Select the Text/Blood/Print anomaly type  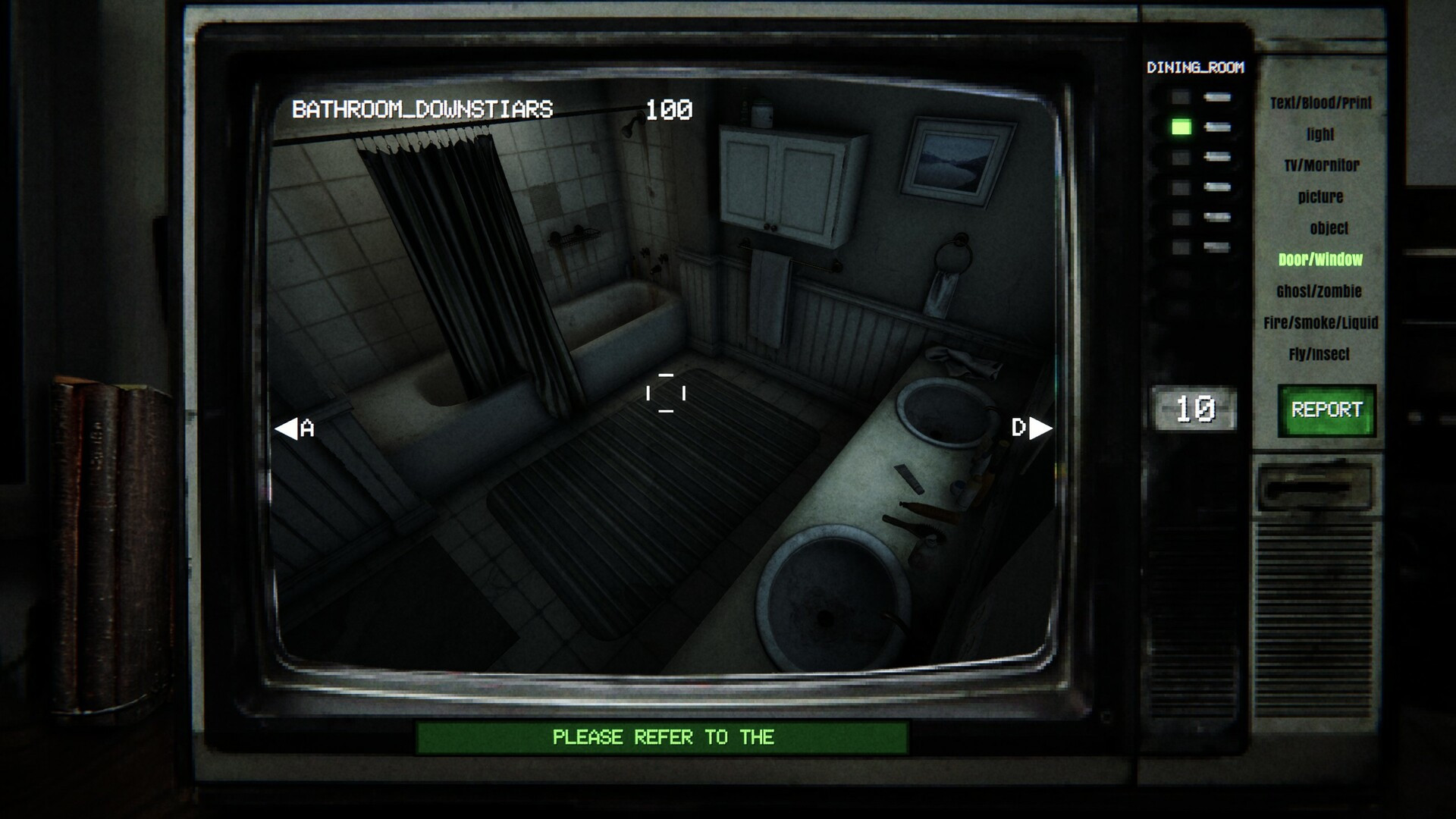click(1321, 103)
